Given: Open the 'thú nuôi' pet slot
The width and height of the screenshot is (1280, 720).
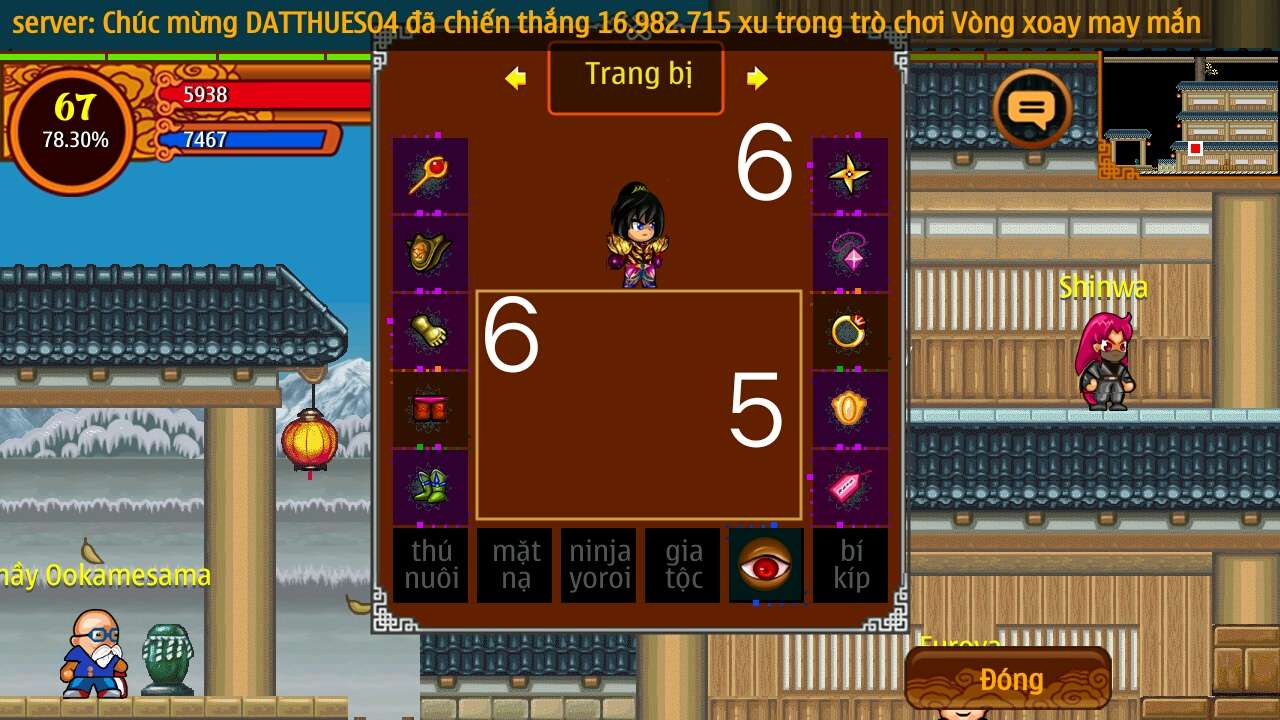Looking at the screenshot, I should 430,565.
